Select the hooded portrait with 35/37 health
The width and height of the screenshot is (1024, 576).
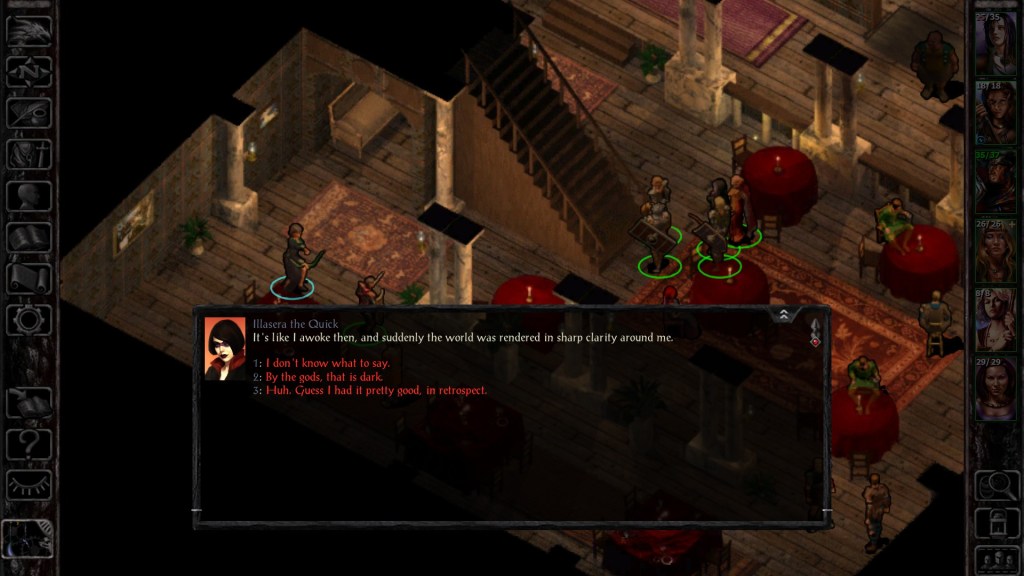coord(996,182)
